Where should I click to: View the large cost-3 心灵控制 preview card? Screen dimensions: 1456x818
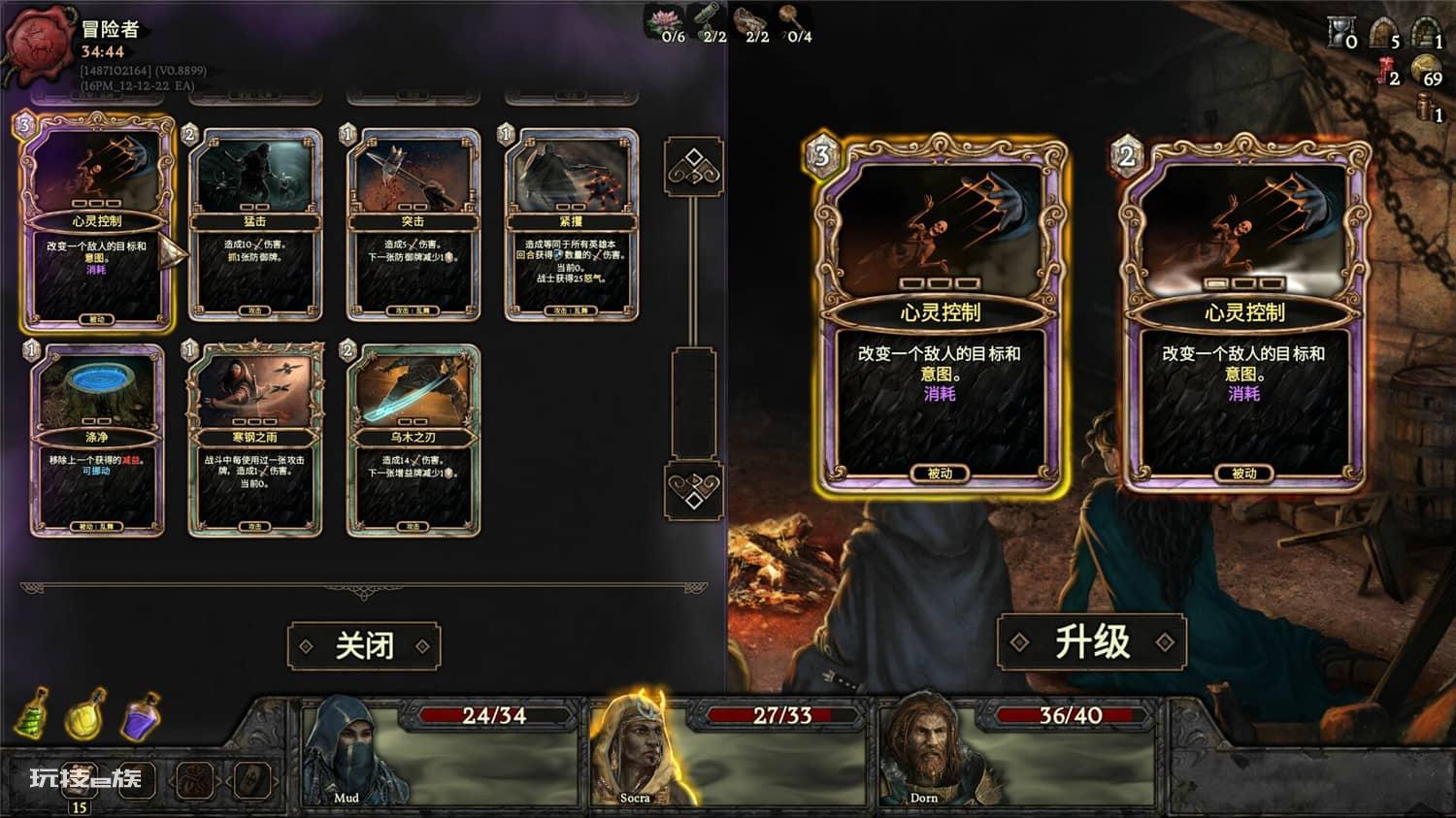(x=939, y=315)
